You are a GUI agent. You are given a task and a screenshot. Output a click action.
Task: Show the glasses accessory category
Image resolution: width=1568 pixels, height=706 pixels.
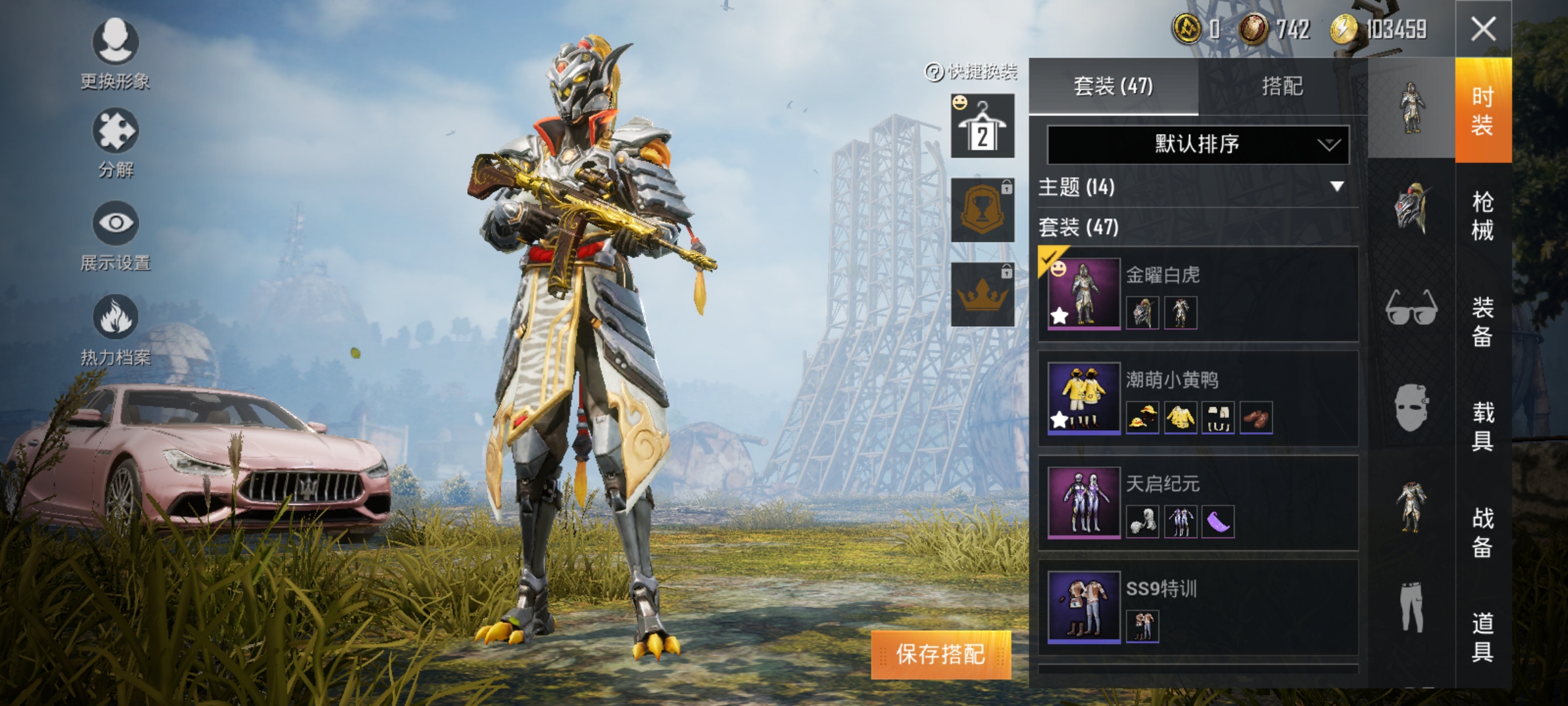click(x=1411, y=307)
